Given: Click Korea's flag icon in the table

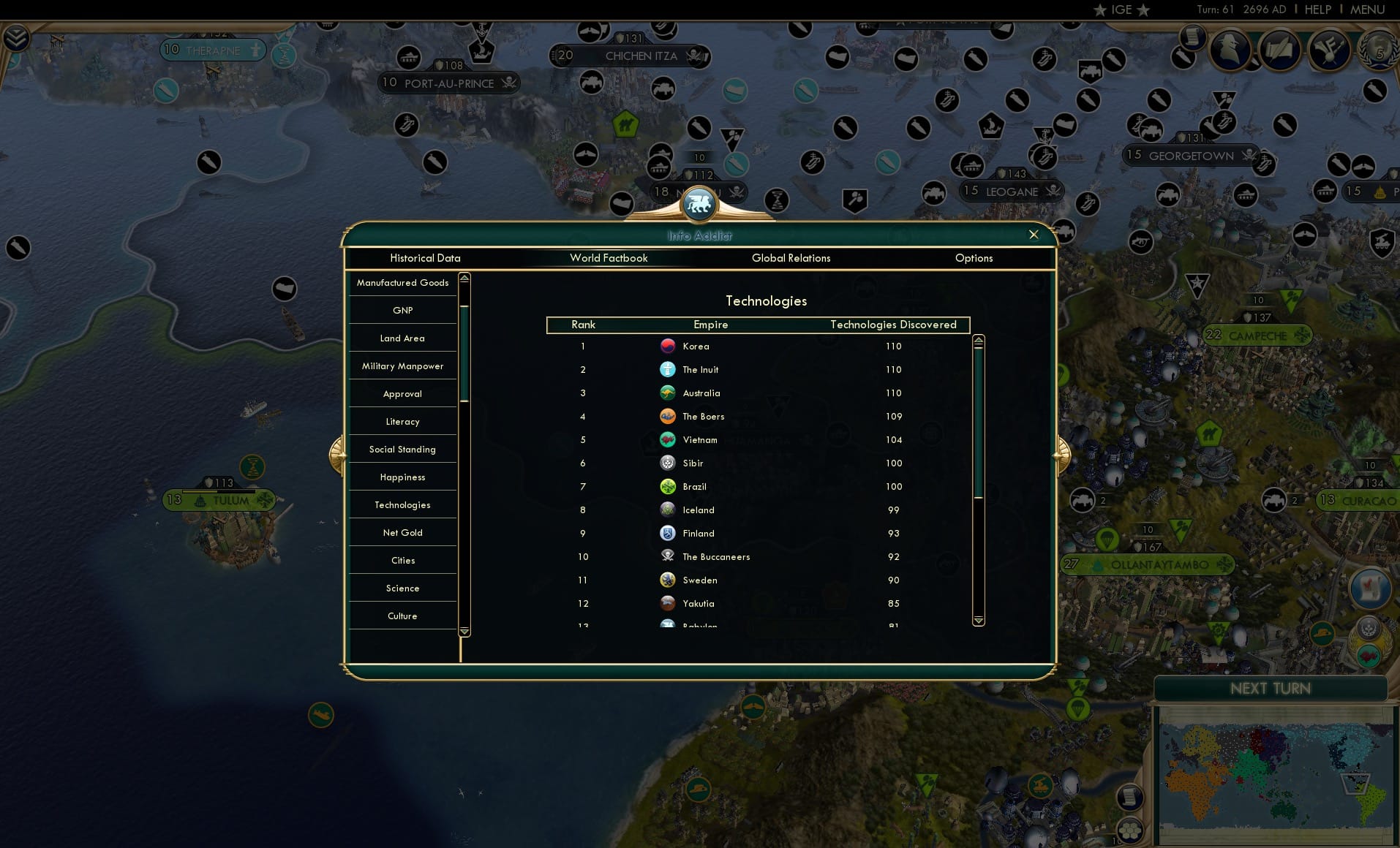Looking at the screenshot, I should tap(668, 346).
